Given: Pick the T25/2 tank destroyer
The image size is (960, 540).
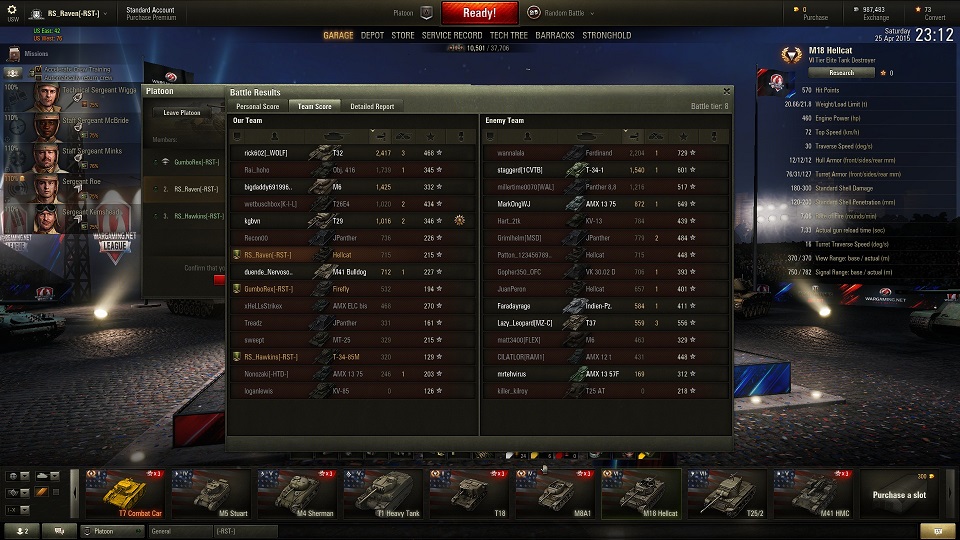Looking at the screenshot, I should (727, 494).
